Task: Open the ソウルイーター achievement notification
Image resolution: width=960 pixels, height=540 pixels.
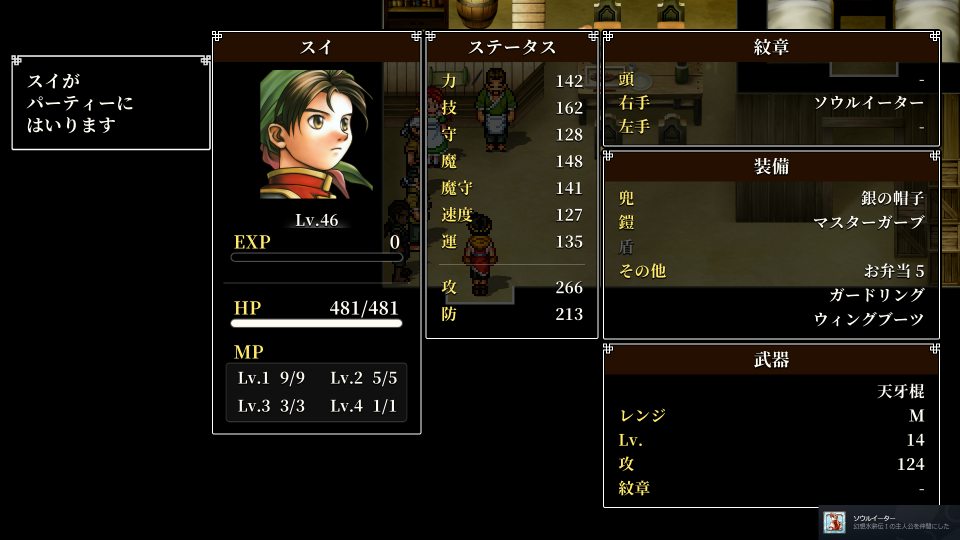Action: click(889, 522)
